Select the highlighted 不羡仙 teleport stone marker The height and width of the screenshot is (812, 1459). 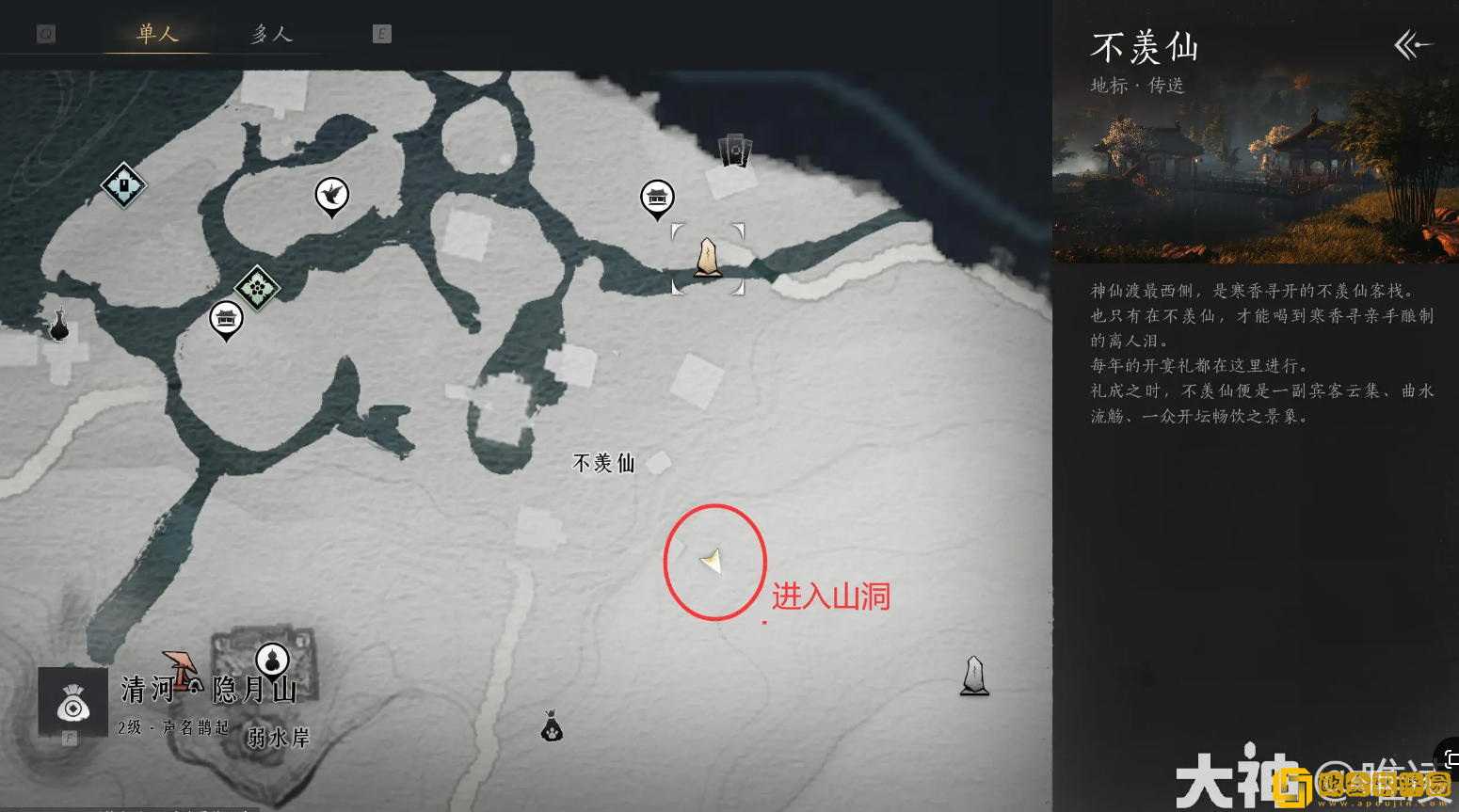coord(707,259)
